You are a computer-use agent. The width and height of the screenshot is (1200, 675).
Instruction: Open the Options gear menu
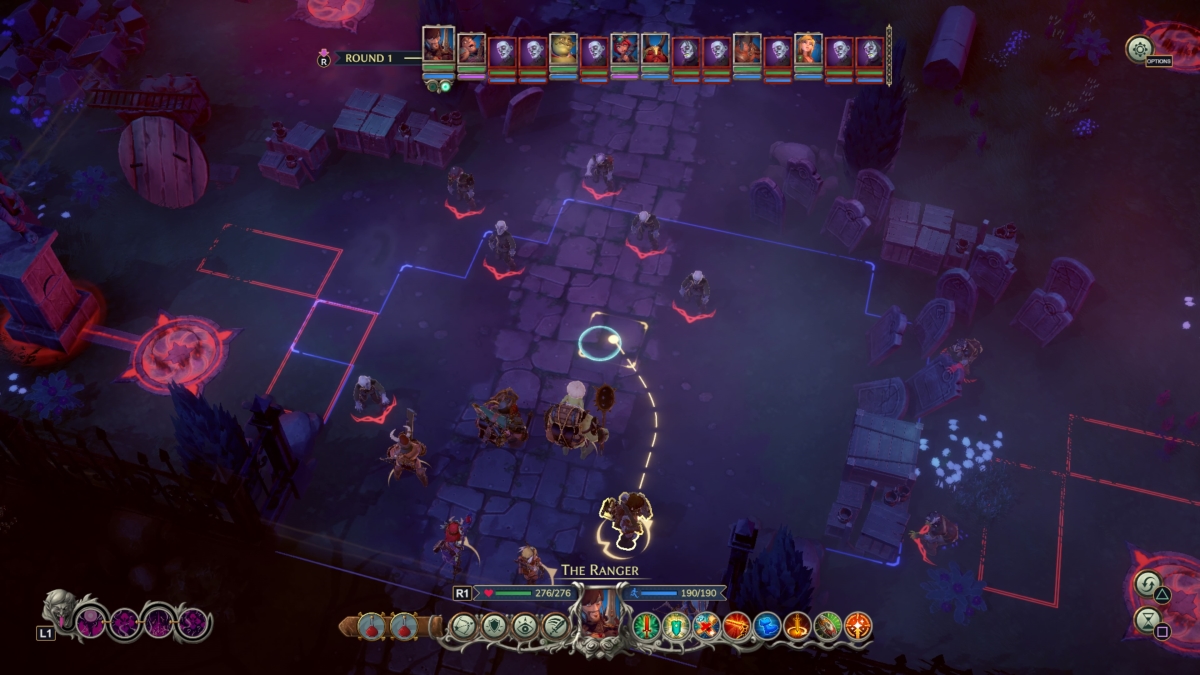tap(1139, 49)
